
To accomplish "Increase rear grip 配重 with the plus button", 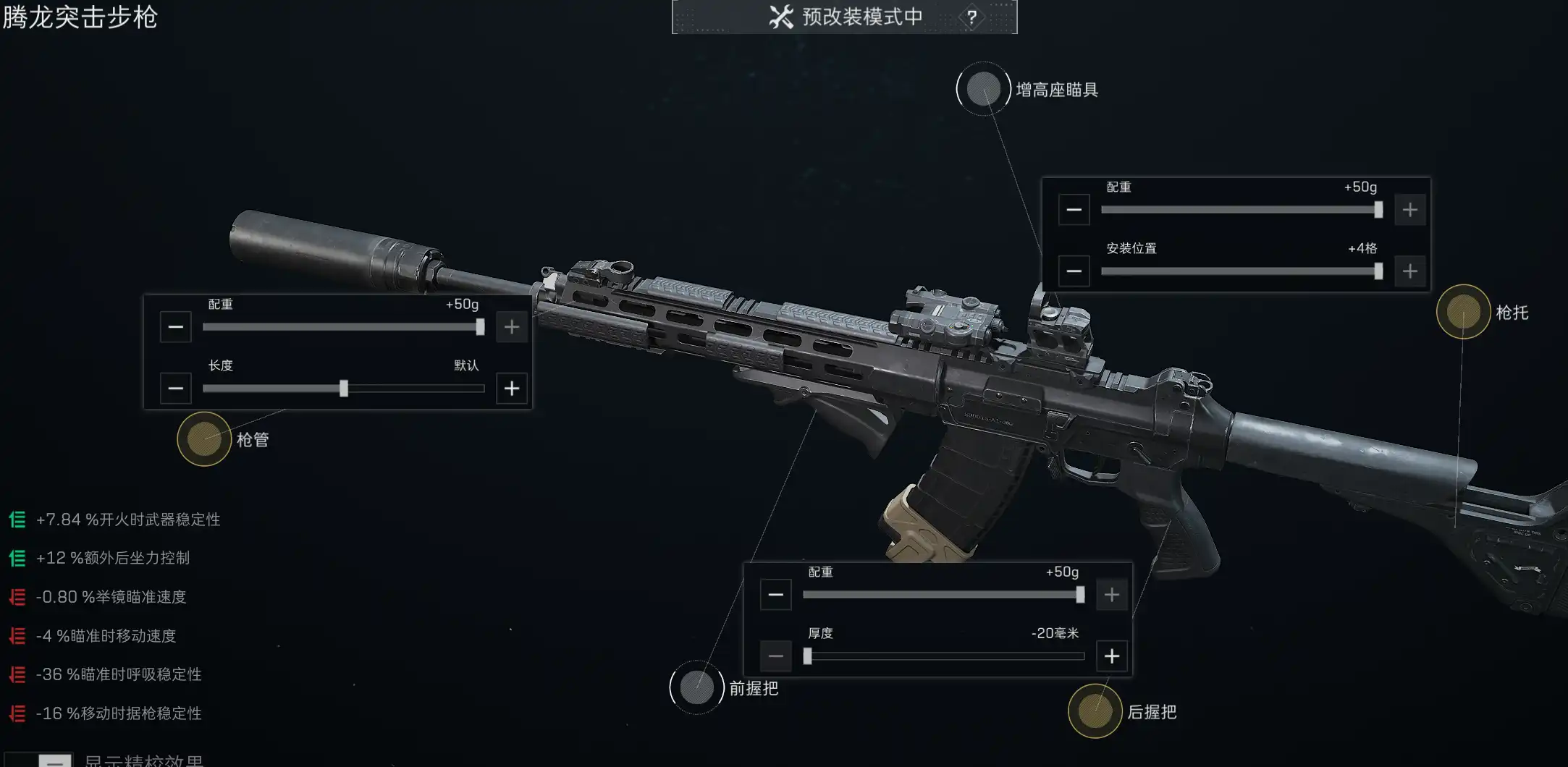I will pos(1112,593).
